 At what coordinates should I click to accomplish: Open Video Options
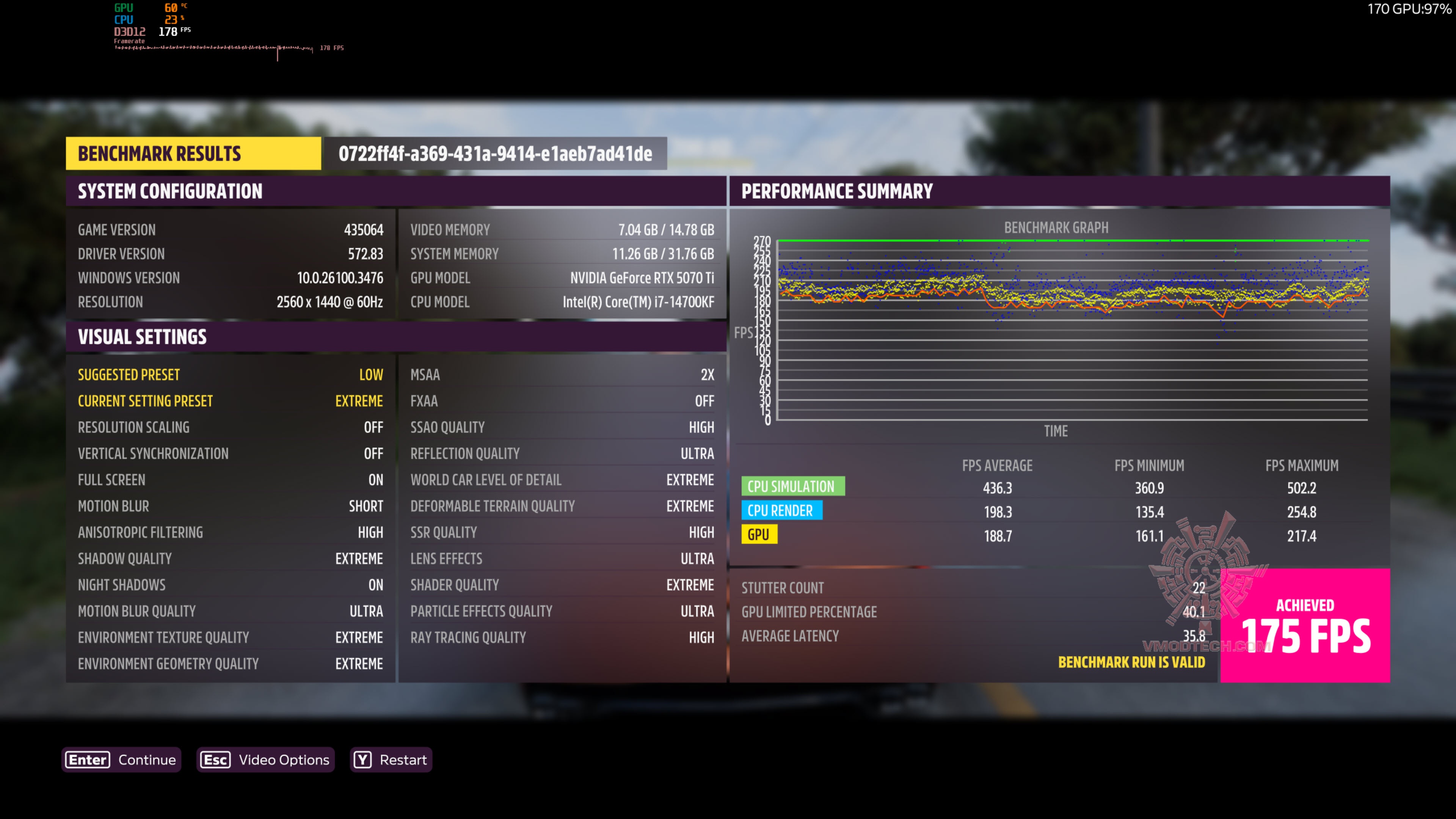pyautogui.click(x=266, y=759)
